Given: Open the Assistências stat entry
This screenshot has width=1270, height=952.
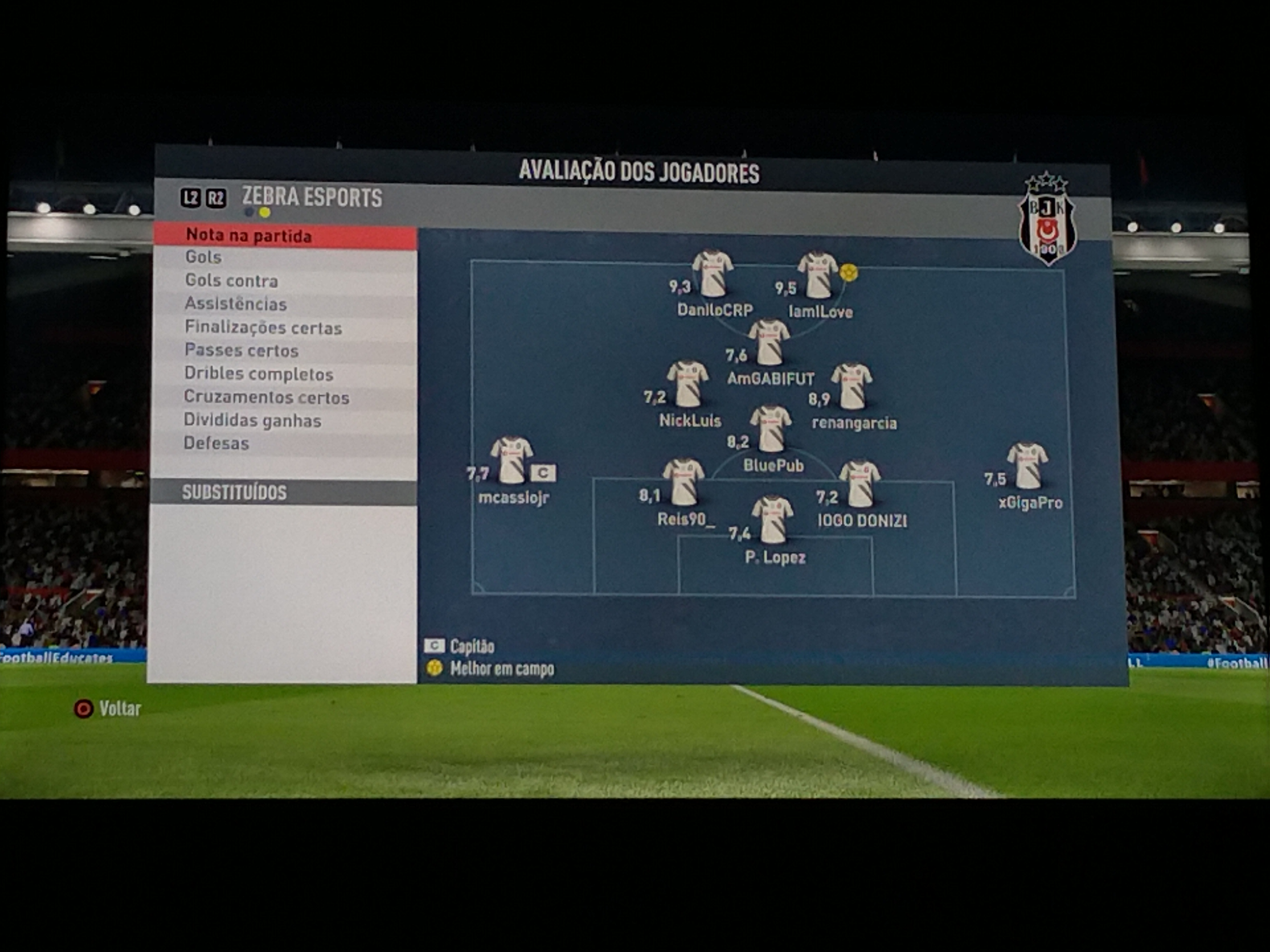Looking at the screenshot, I should coord(285,304).
